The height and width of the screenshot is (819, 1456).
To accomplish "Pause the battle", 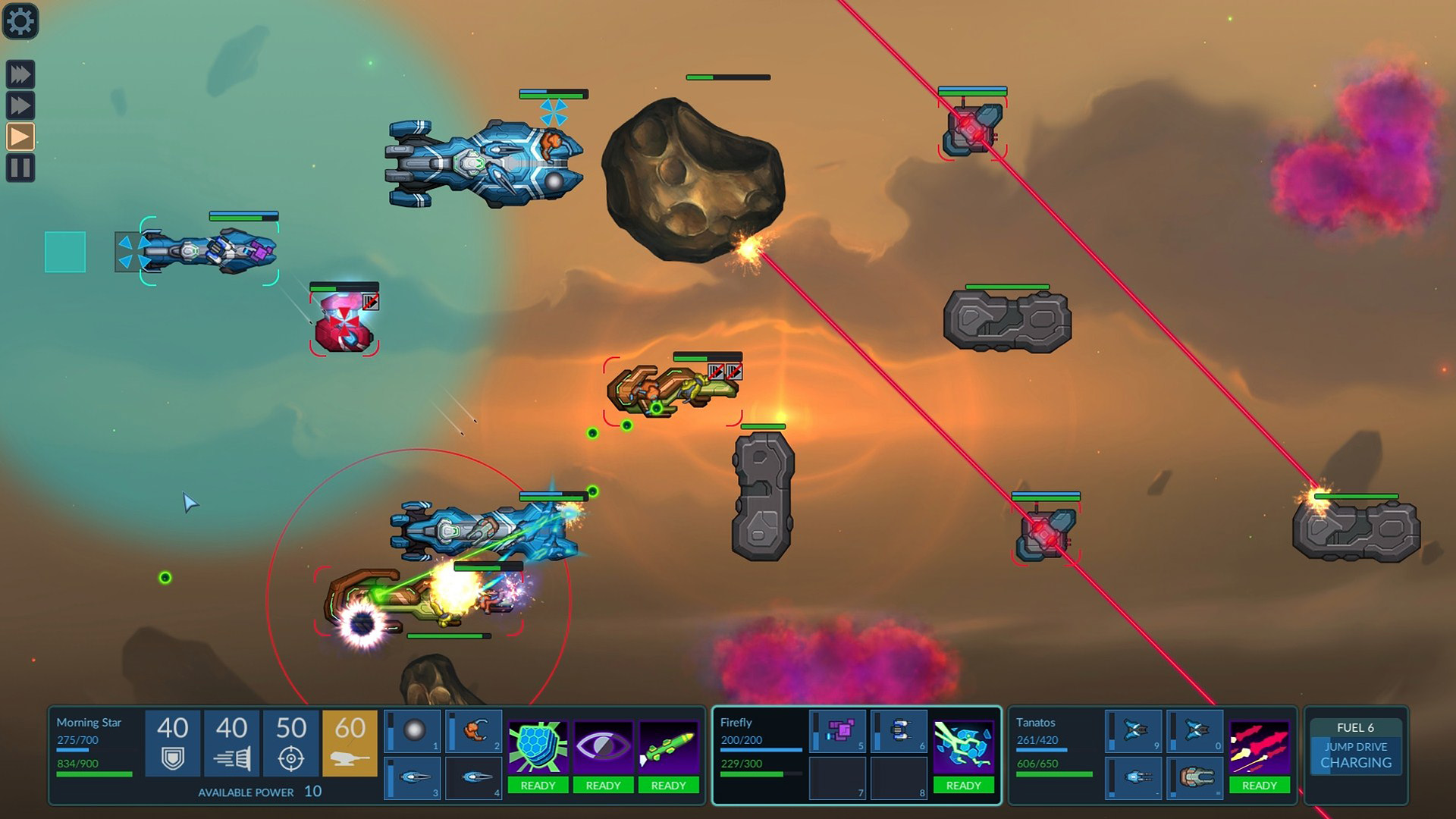I will (20, 168).
